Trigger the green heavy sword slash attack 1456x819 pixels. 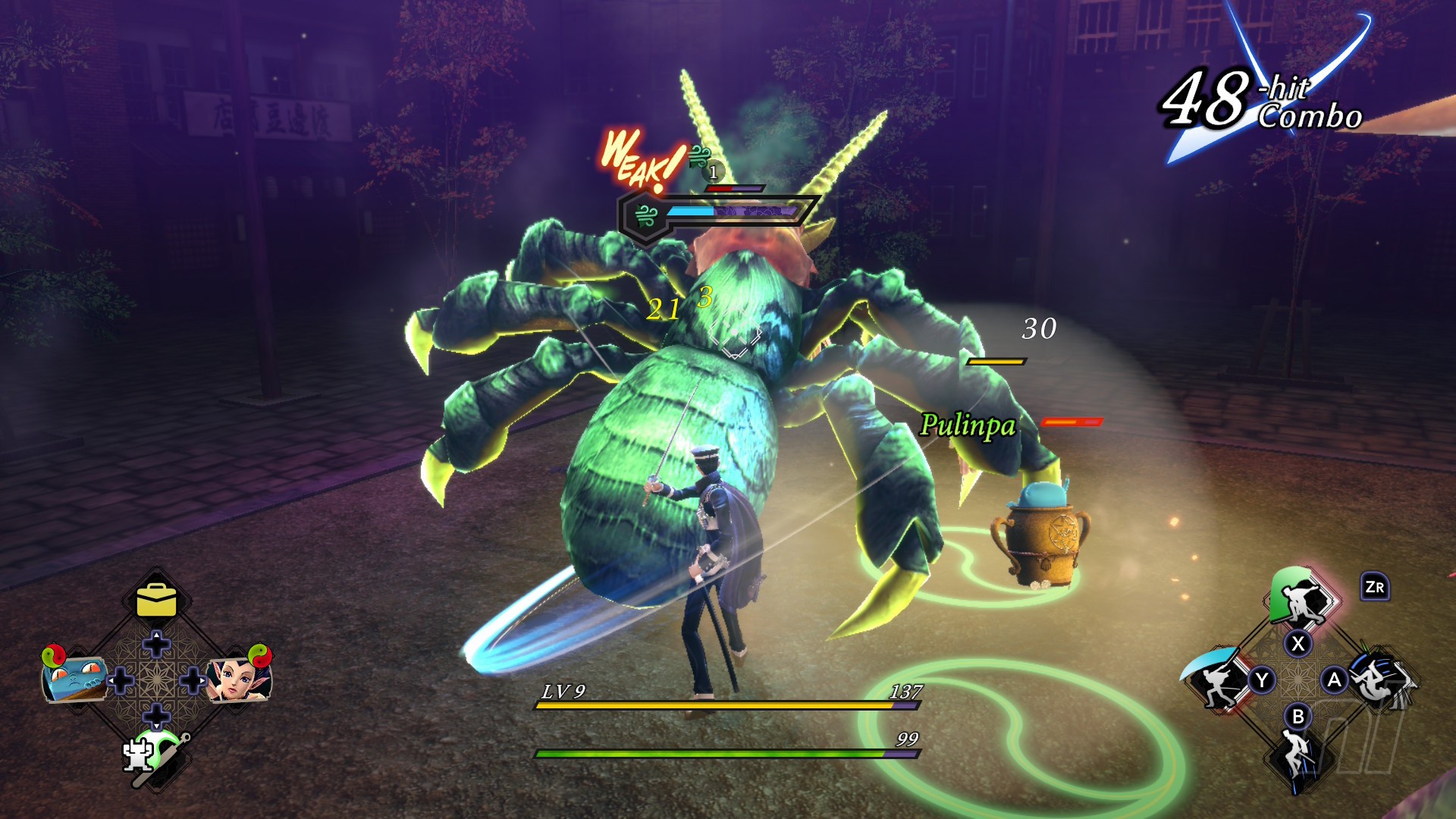[1298, 599]
